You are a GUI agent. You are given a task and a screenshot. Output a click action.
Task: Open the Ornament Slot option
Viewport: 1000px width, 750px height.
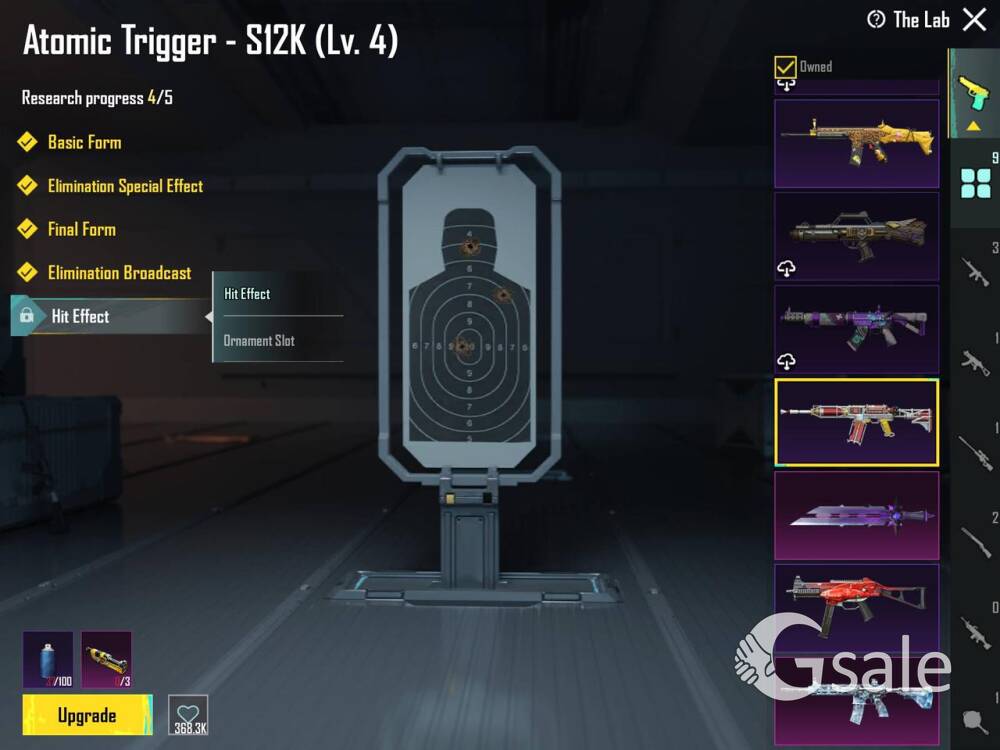click(259, 341)
